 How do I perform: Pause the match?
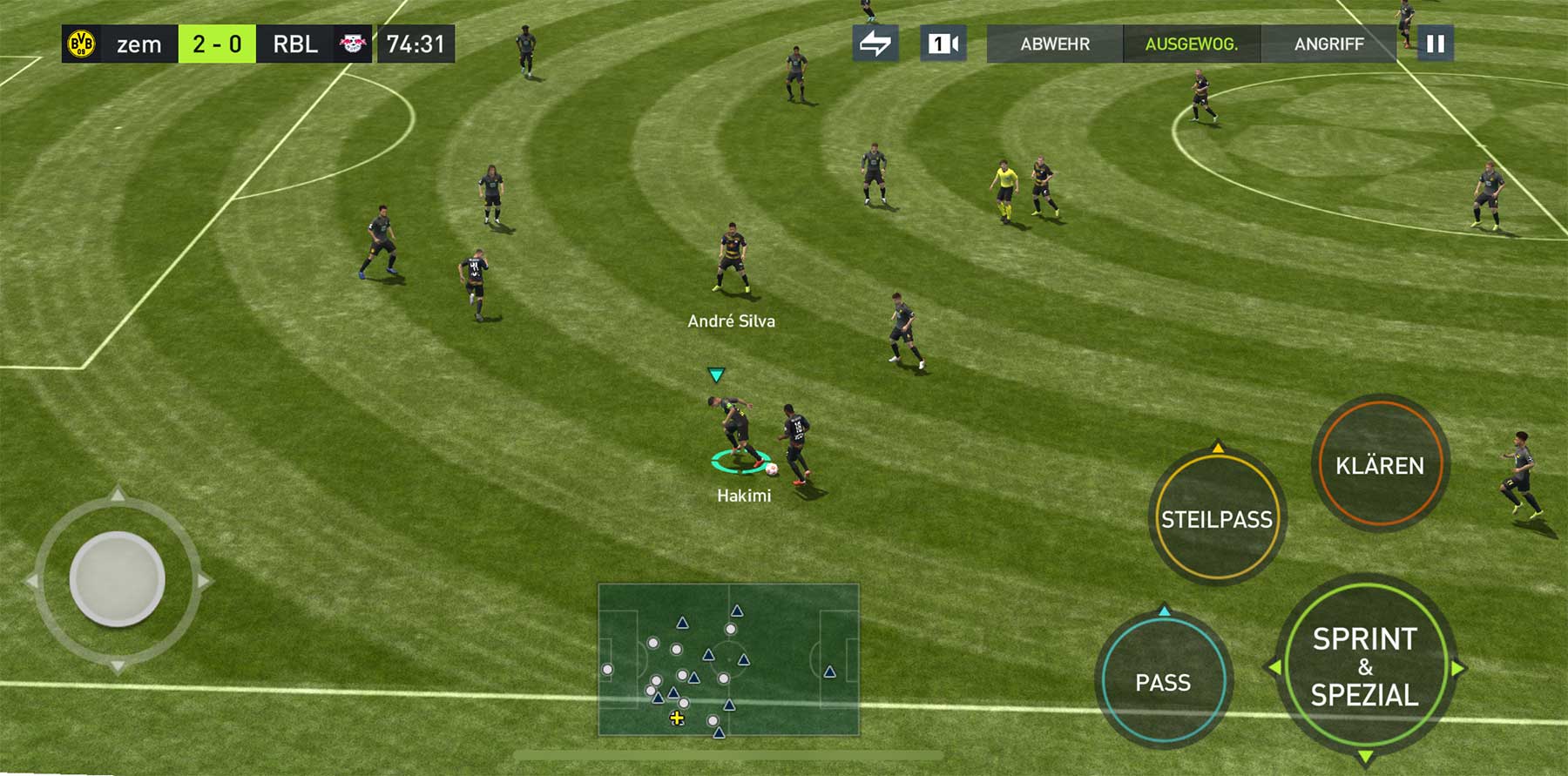click(1435, 44)
